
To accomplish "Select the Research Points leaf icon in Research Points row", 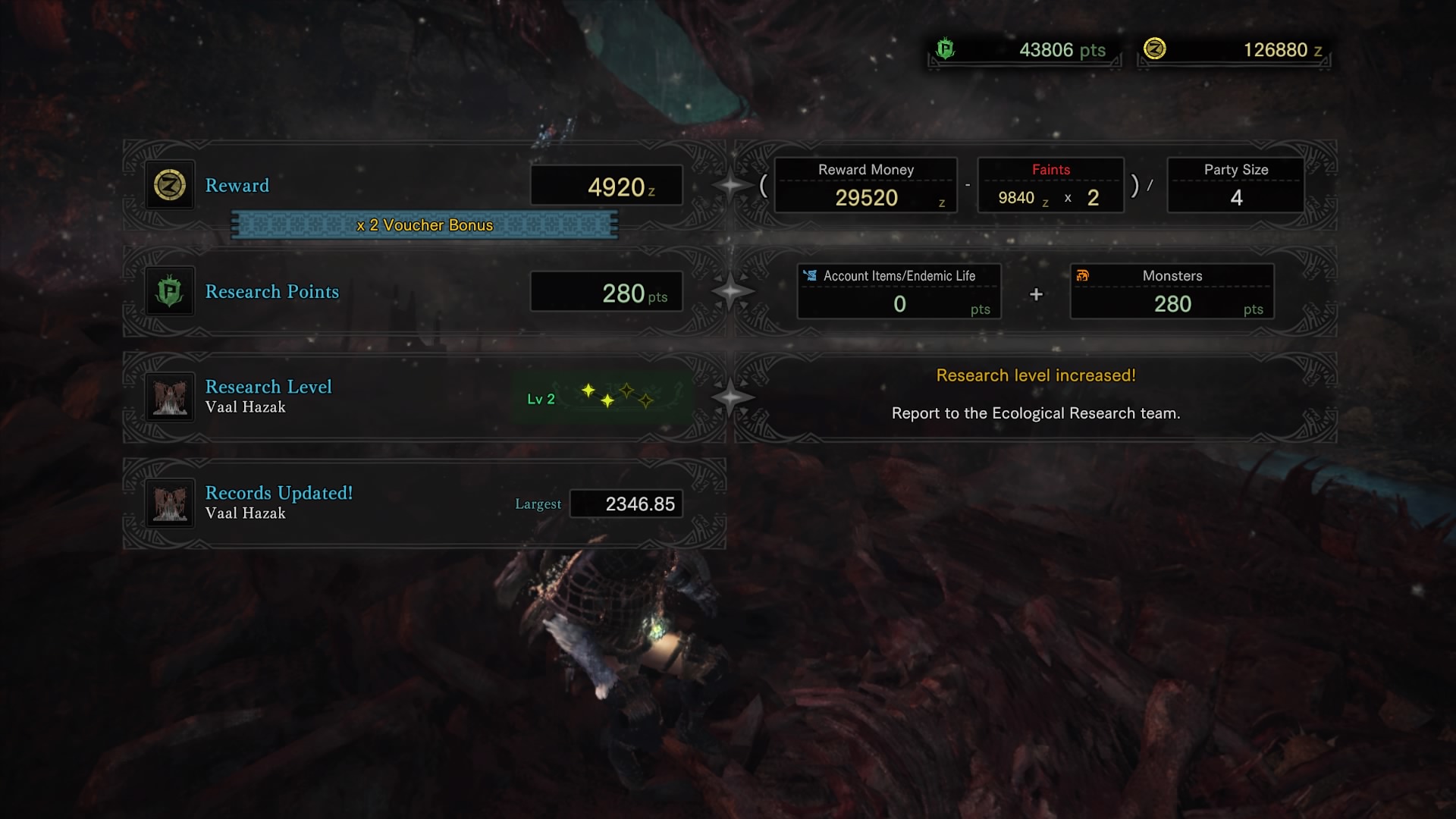I will point(169,290).
